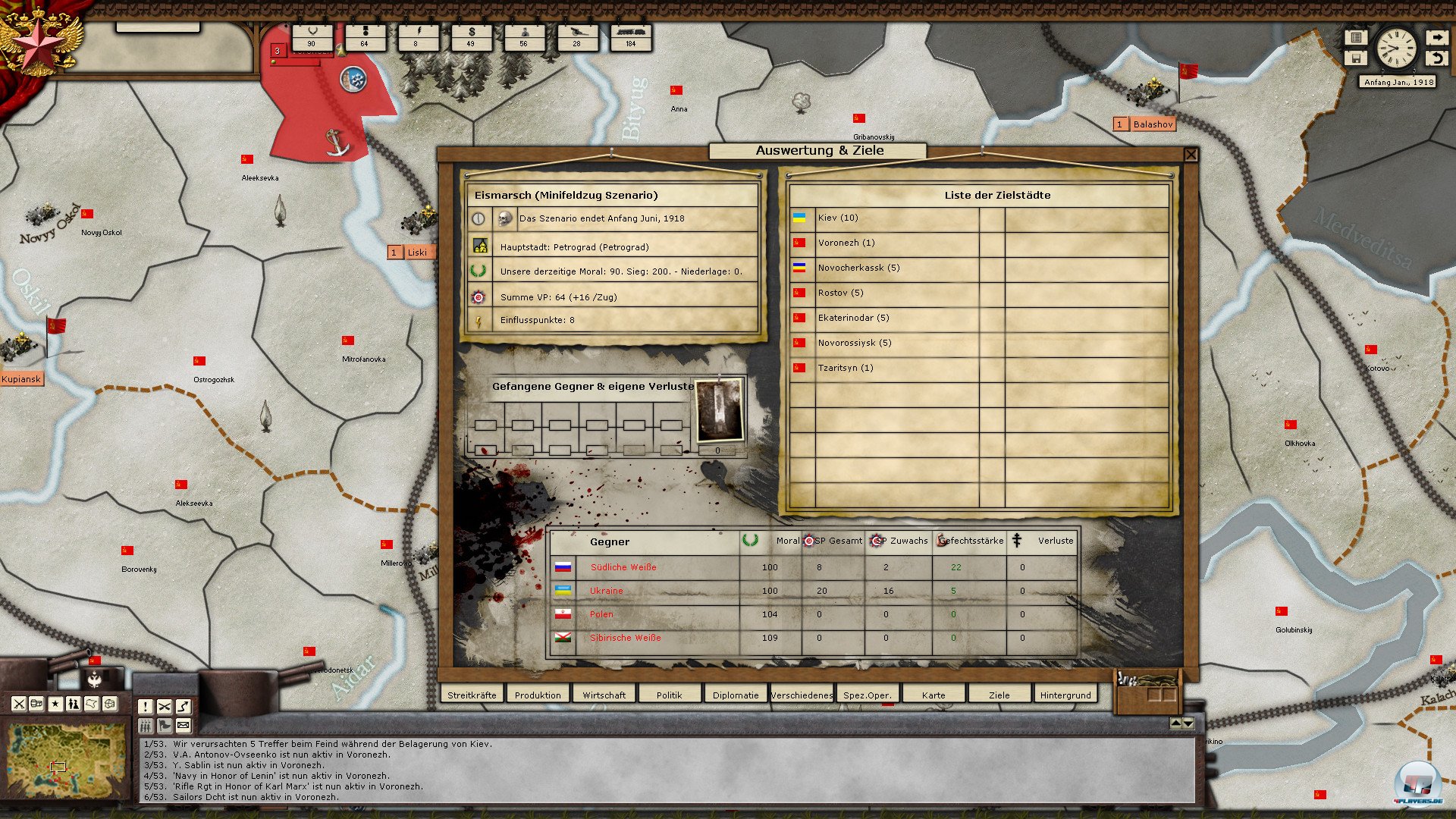End turn with the right arrow button
The height and width of the screenshot is (819, 1456).
coord(1436,37)
